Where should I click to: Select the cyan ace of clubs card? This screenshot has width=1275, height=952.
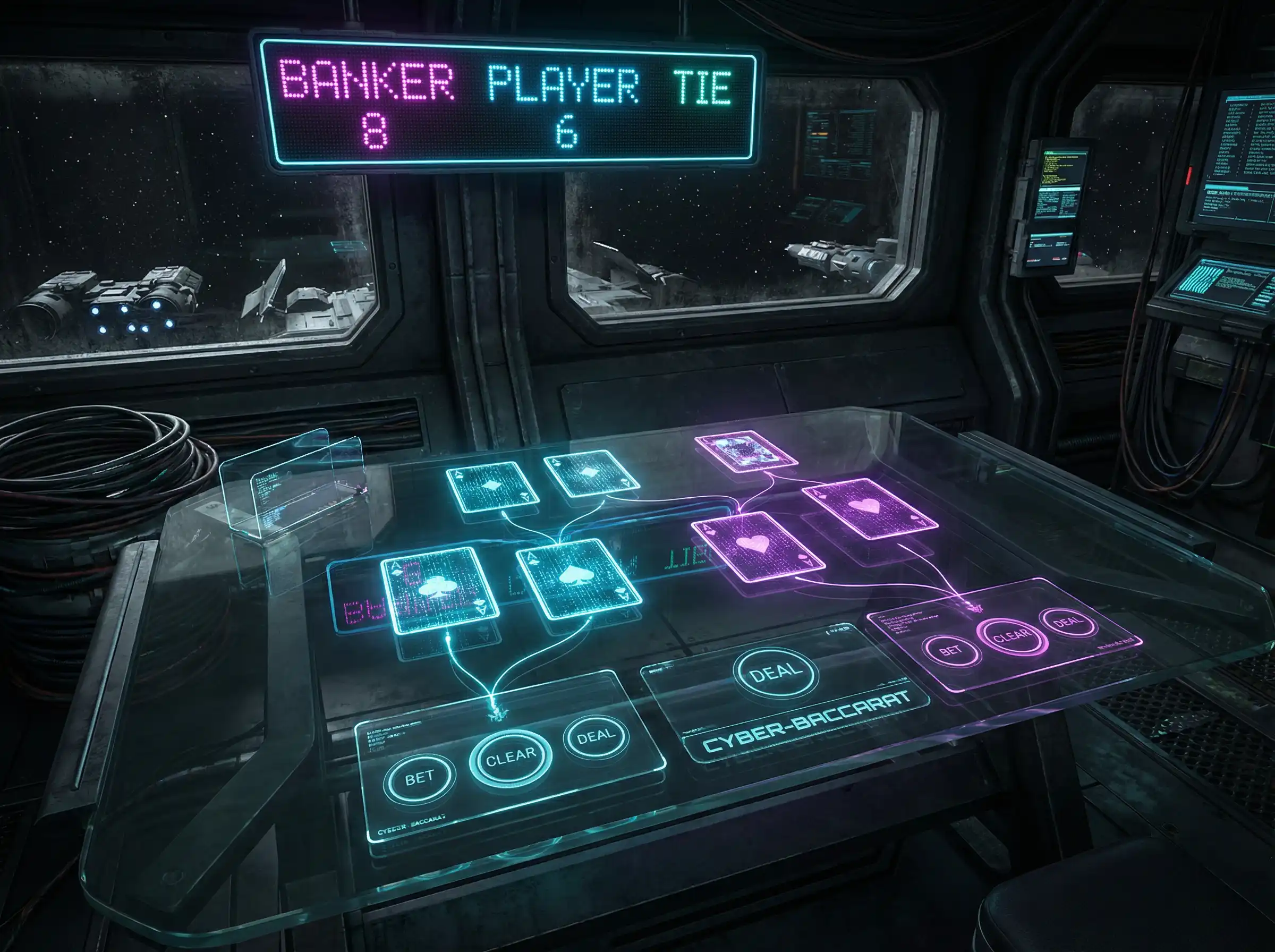pyautogui.click(x=439, y=590)
